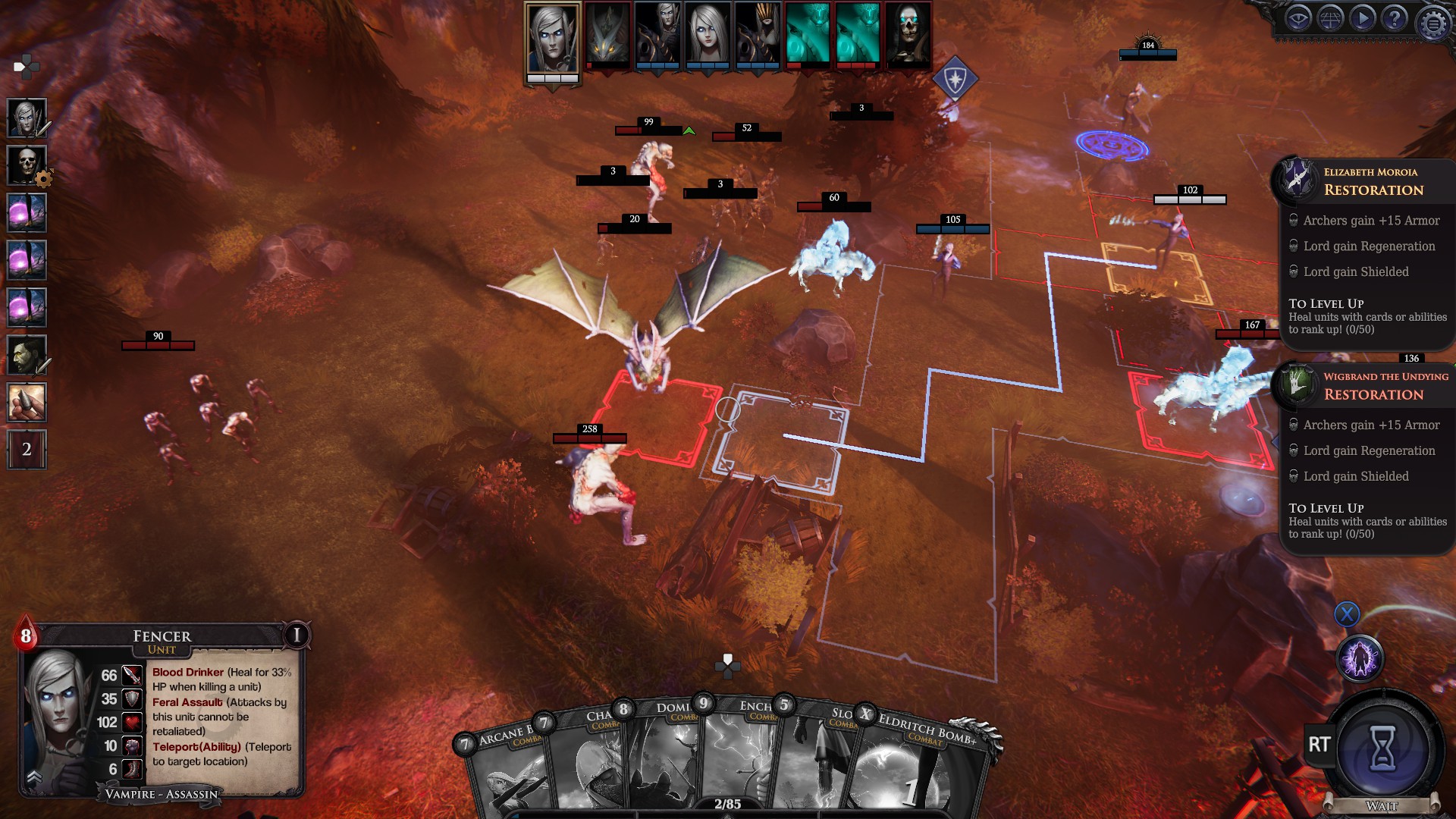Select the skull unit portrait in the left sidebar
The height and width of the screenshot is (819, 1456).
(27, 165)
